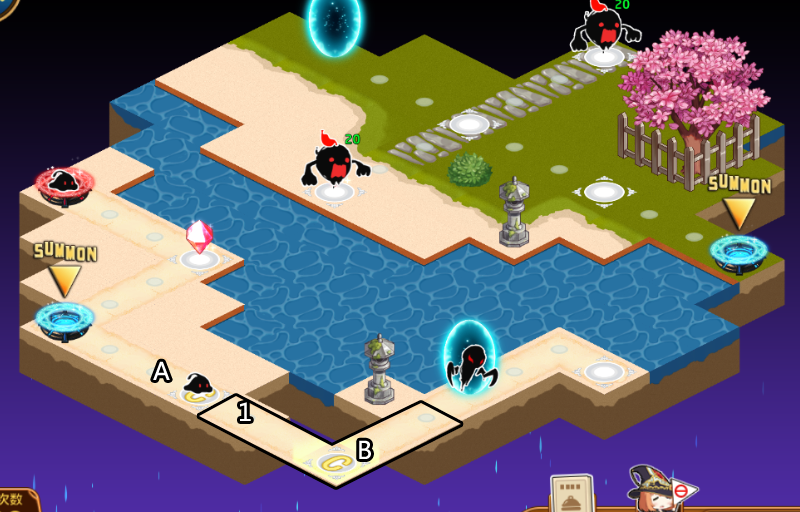Select the yellow-marked tile labelled B
Viewport: 800px width, 512px height.
(x=333, y=461)
